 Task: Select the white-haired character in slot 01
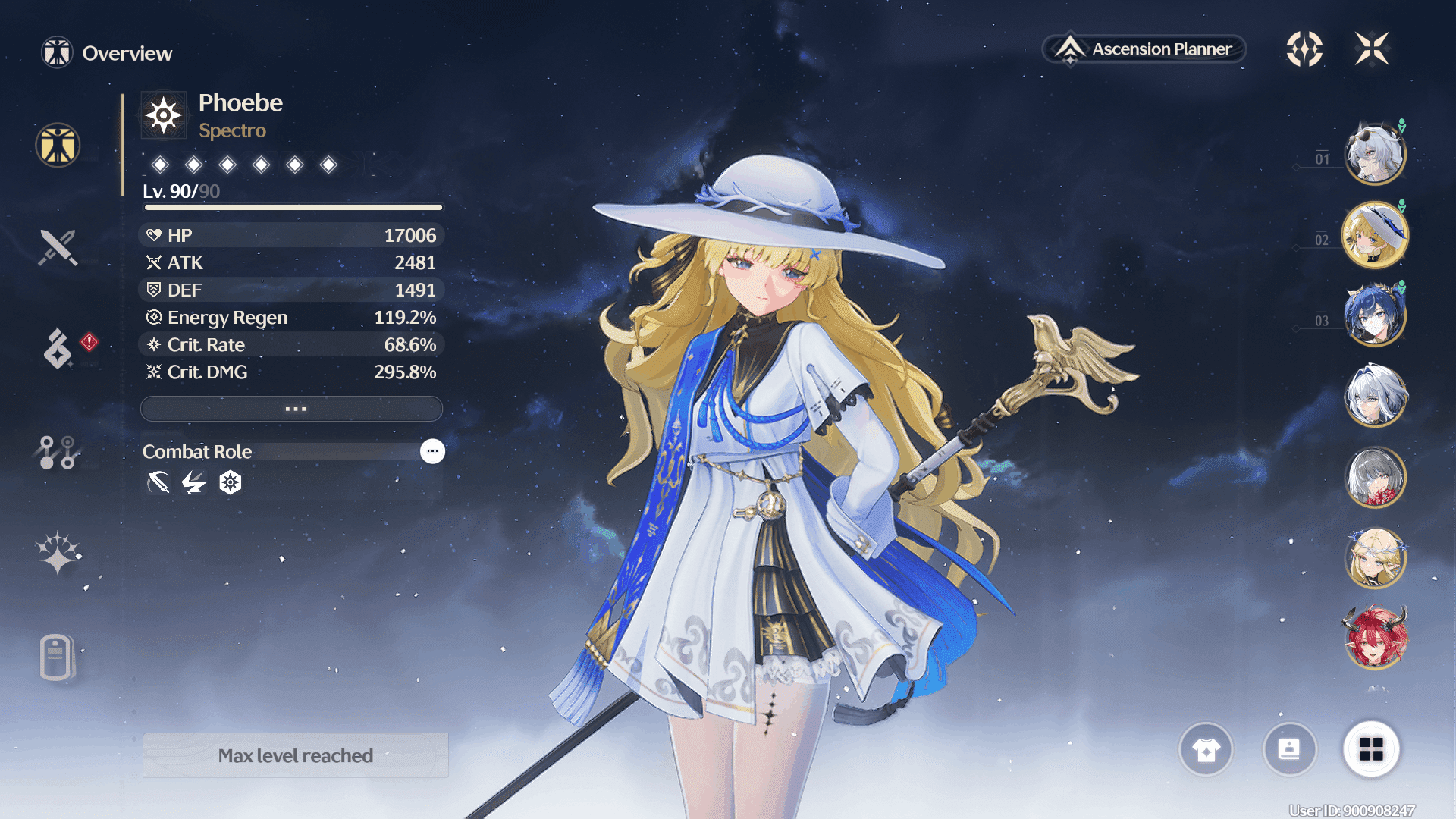point(1375,154)
